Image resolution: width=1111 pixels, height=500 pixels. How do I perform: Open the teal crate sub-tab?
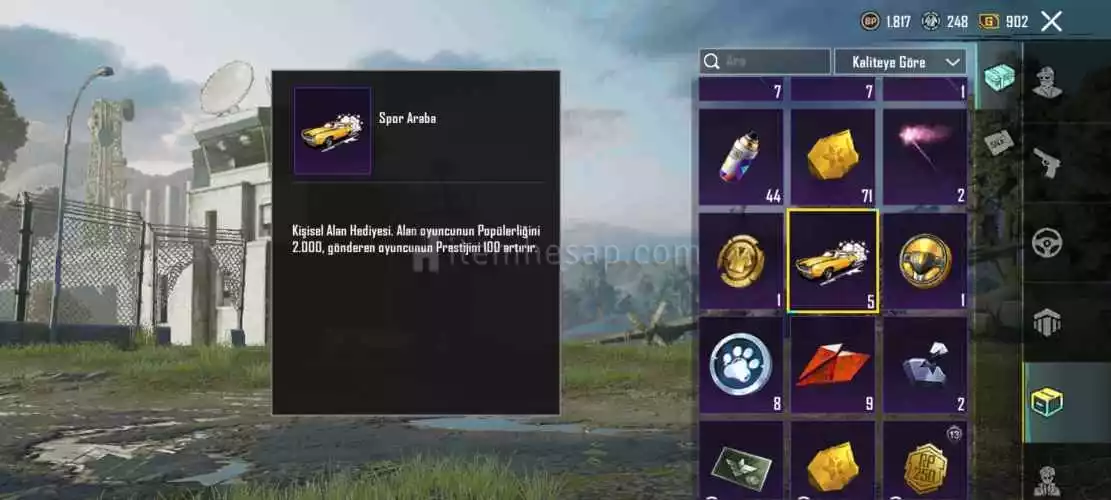click(x=998, y=77)
